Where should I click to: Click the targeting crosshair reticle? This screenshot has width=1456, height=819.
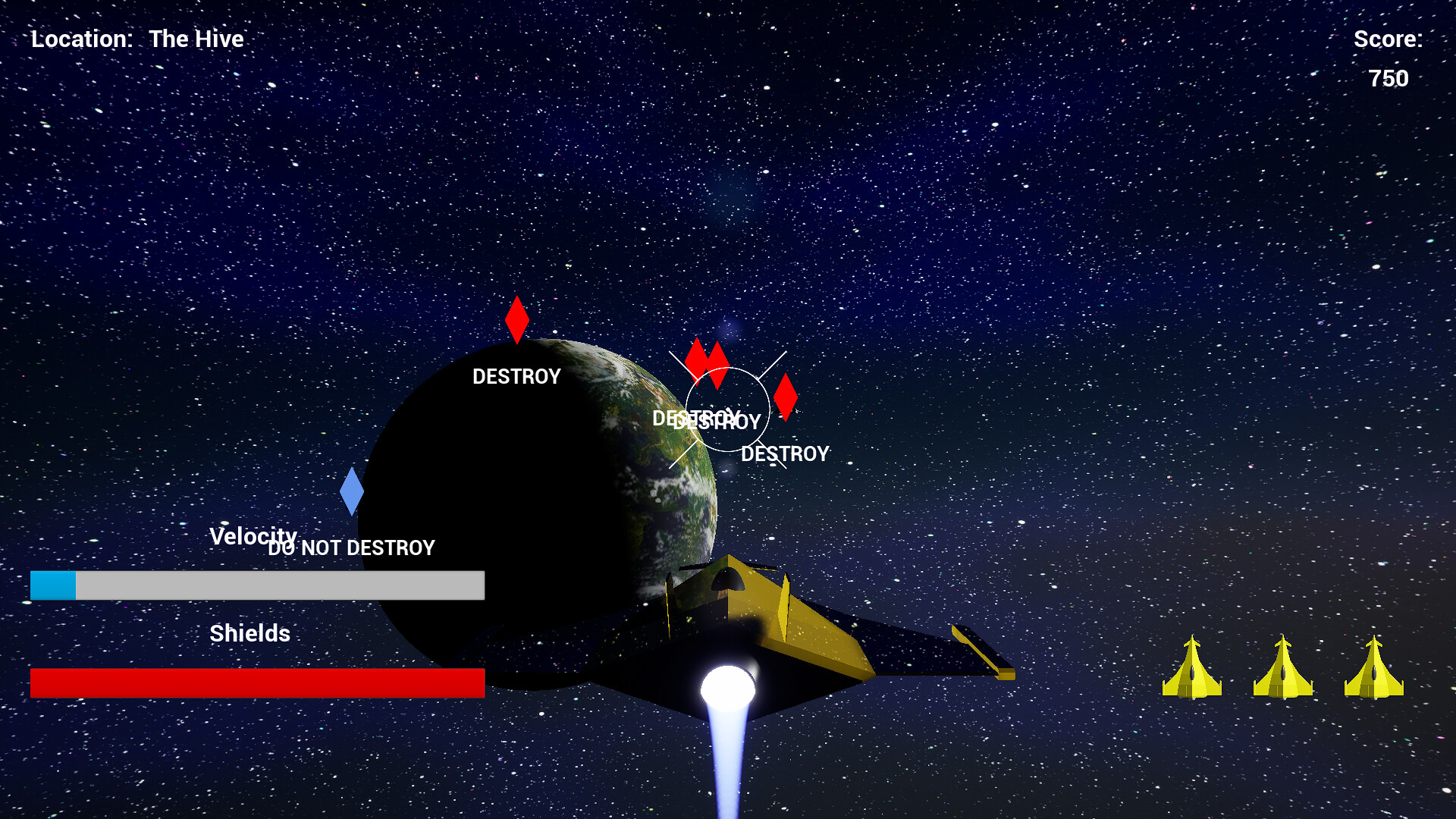click(727, 408)
